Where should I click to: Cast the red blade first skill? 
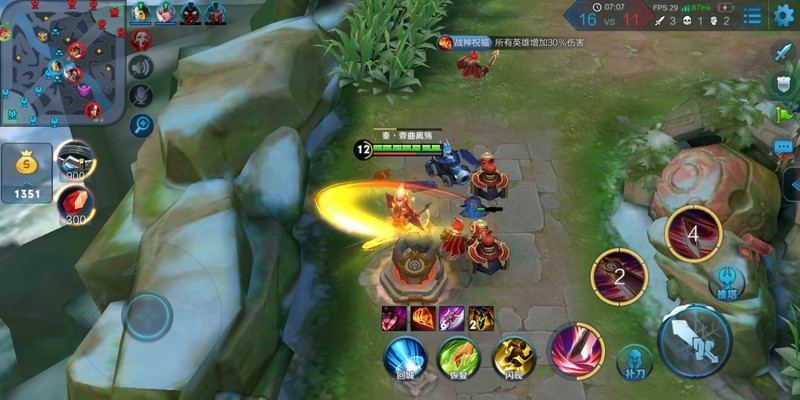(x=576, y=349)
